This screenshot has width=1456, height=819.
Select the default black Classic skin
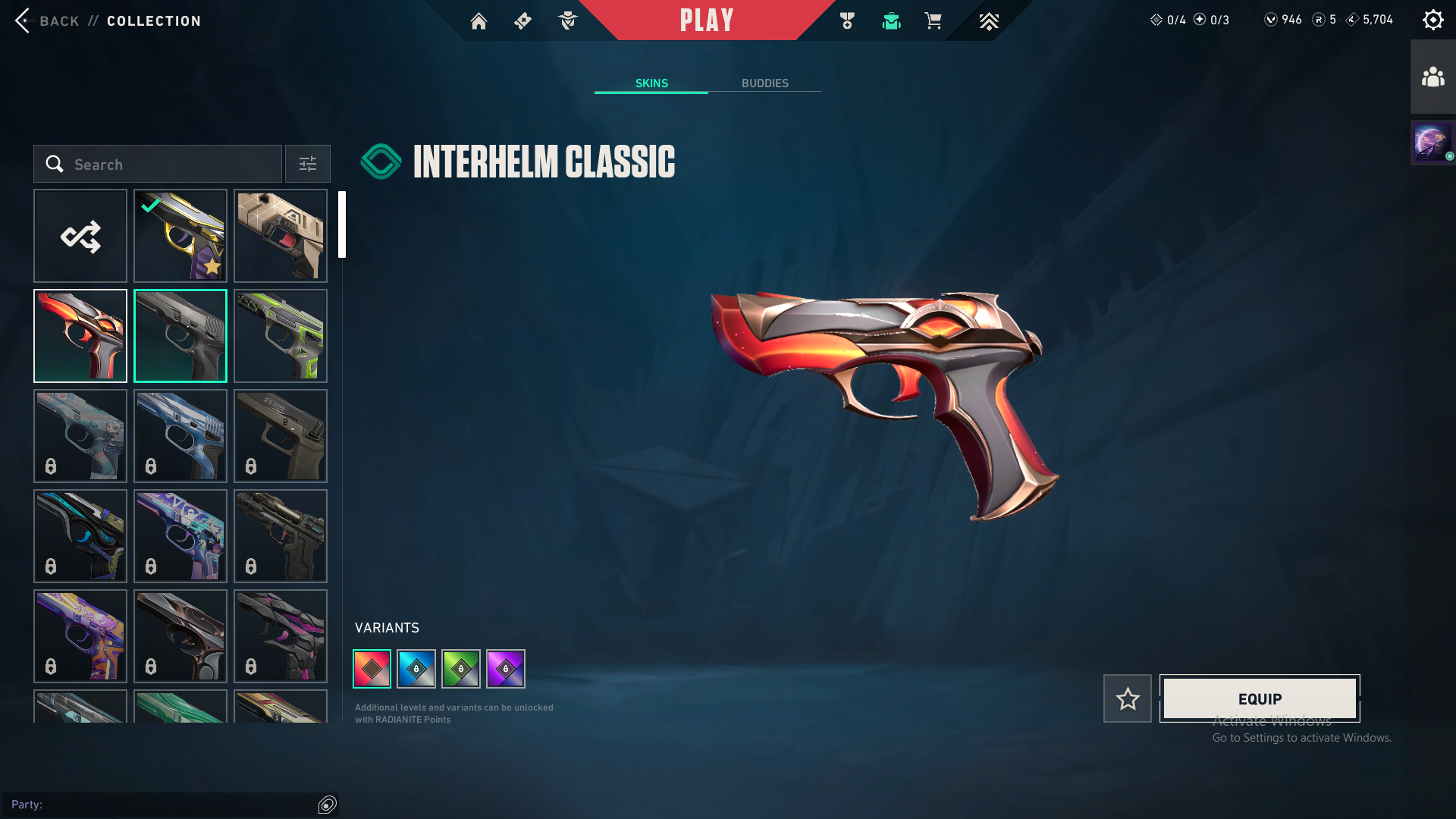(x=180, y=336)
